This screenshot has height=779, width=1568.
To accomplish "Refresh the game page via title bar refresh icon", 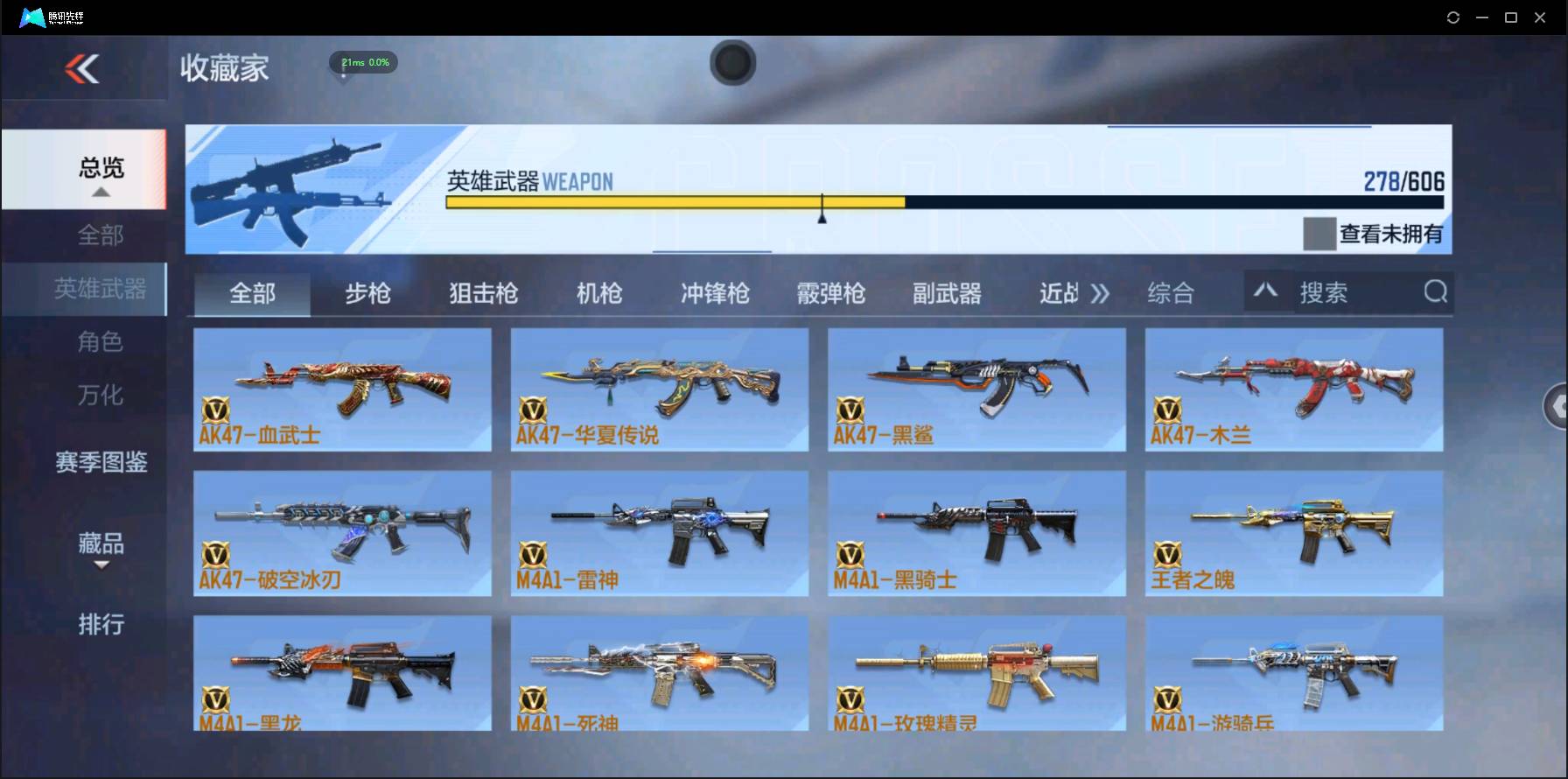I will pos(1452,17).
